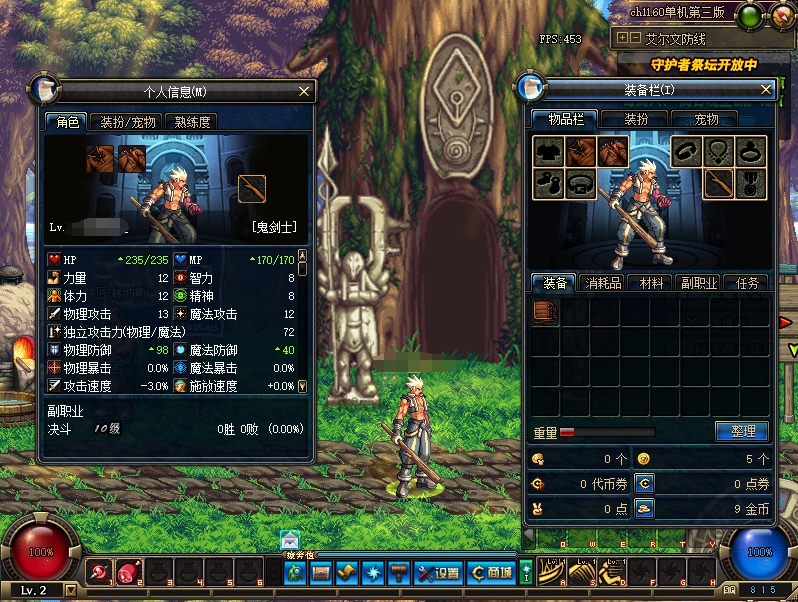Image resolution: width=798 pixels, height=602 pixels.
Task: Open the 设置 settings menu
Action: tap(439, 573)
